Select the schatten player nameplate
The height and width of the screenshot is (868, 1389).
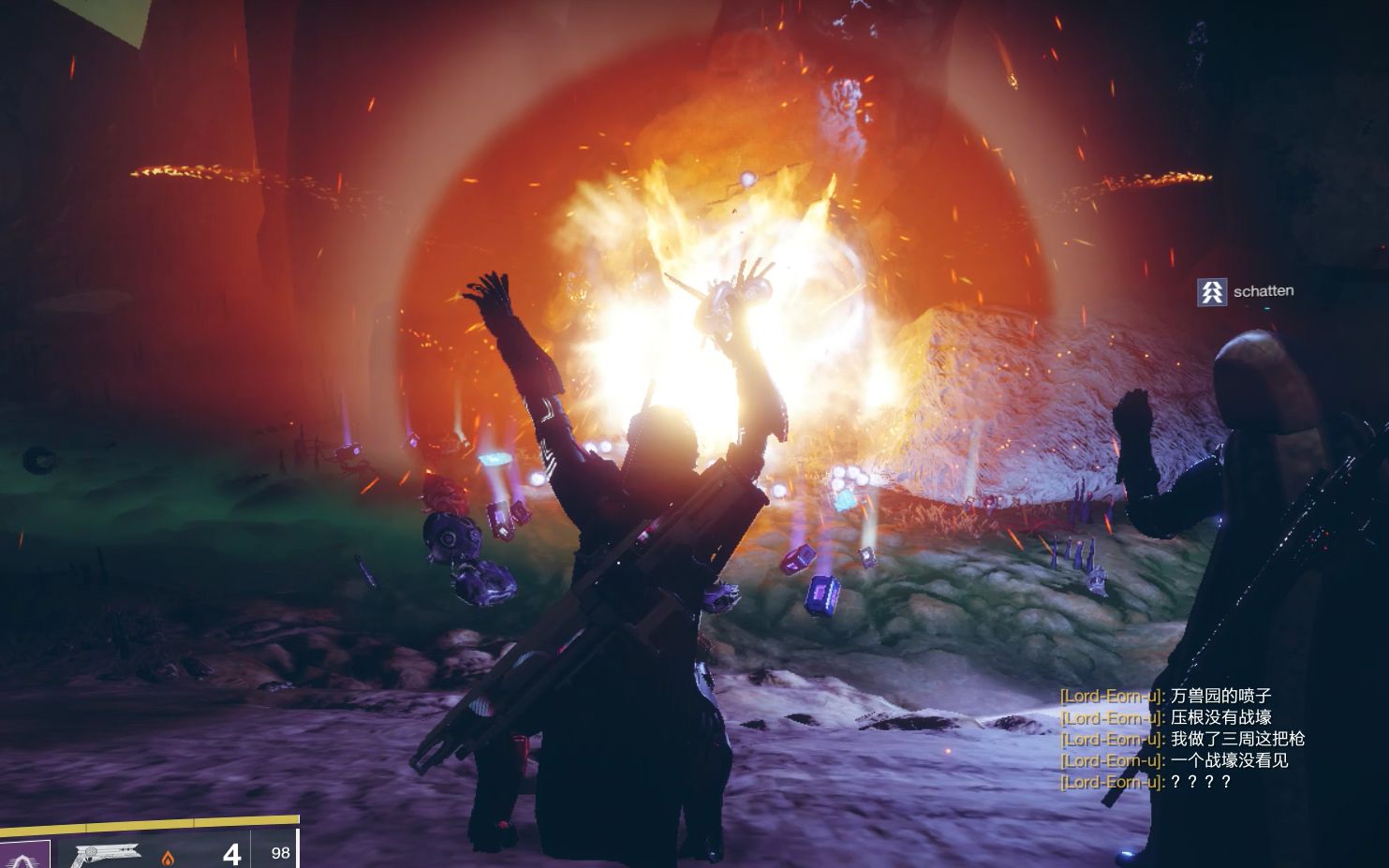pyautogui.click(x=1247, y=291)
